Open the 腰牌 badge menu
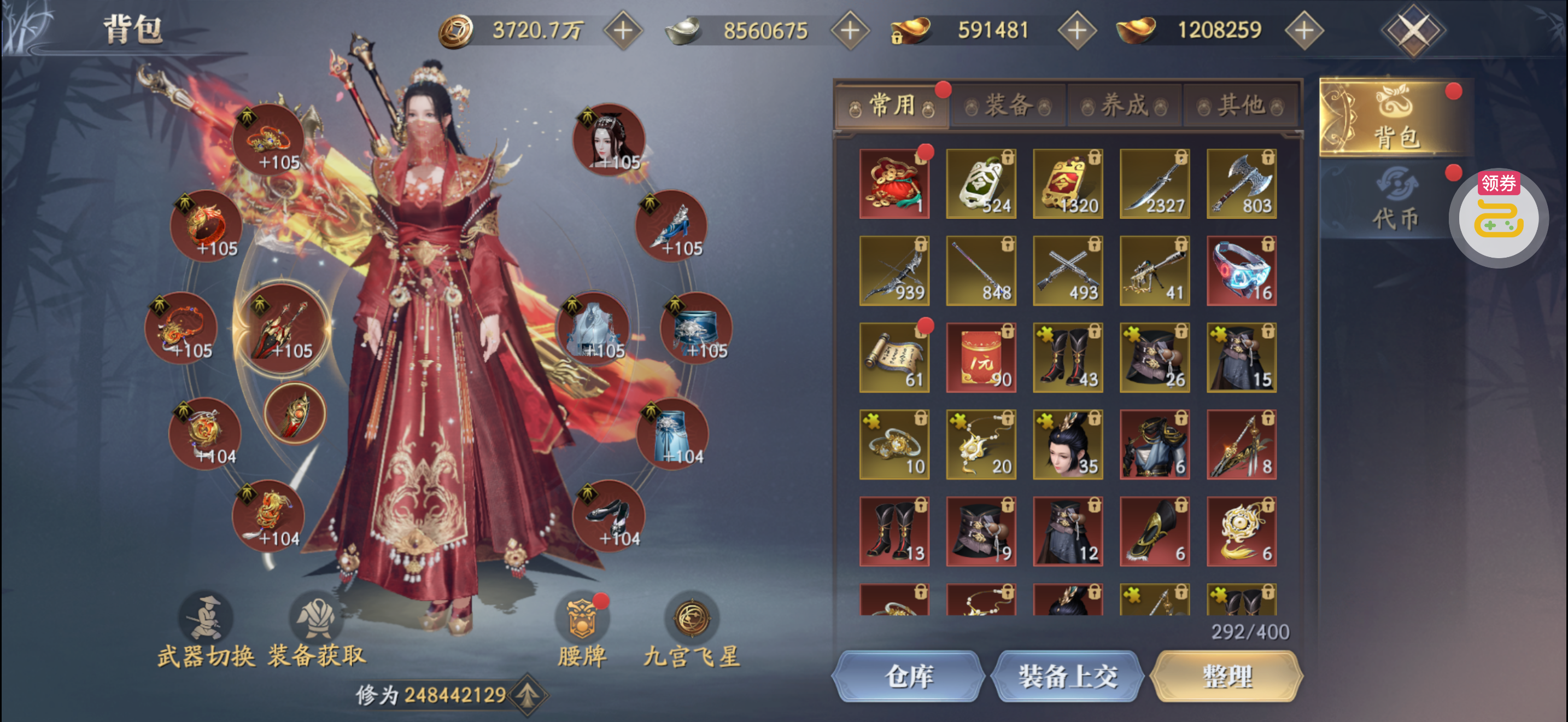The height and width of the screenshot is (722, 1568). [582, 630]
